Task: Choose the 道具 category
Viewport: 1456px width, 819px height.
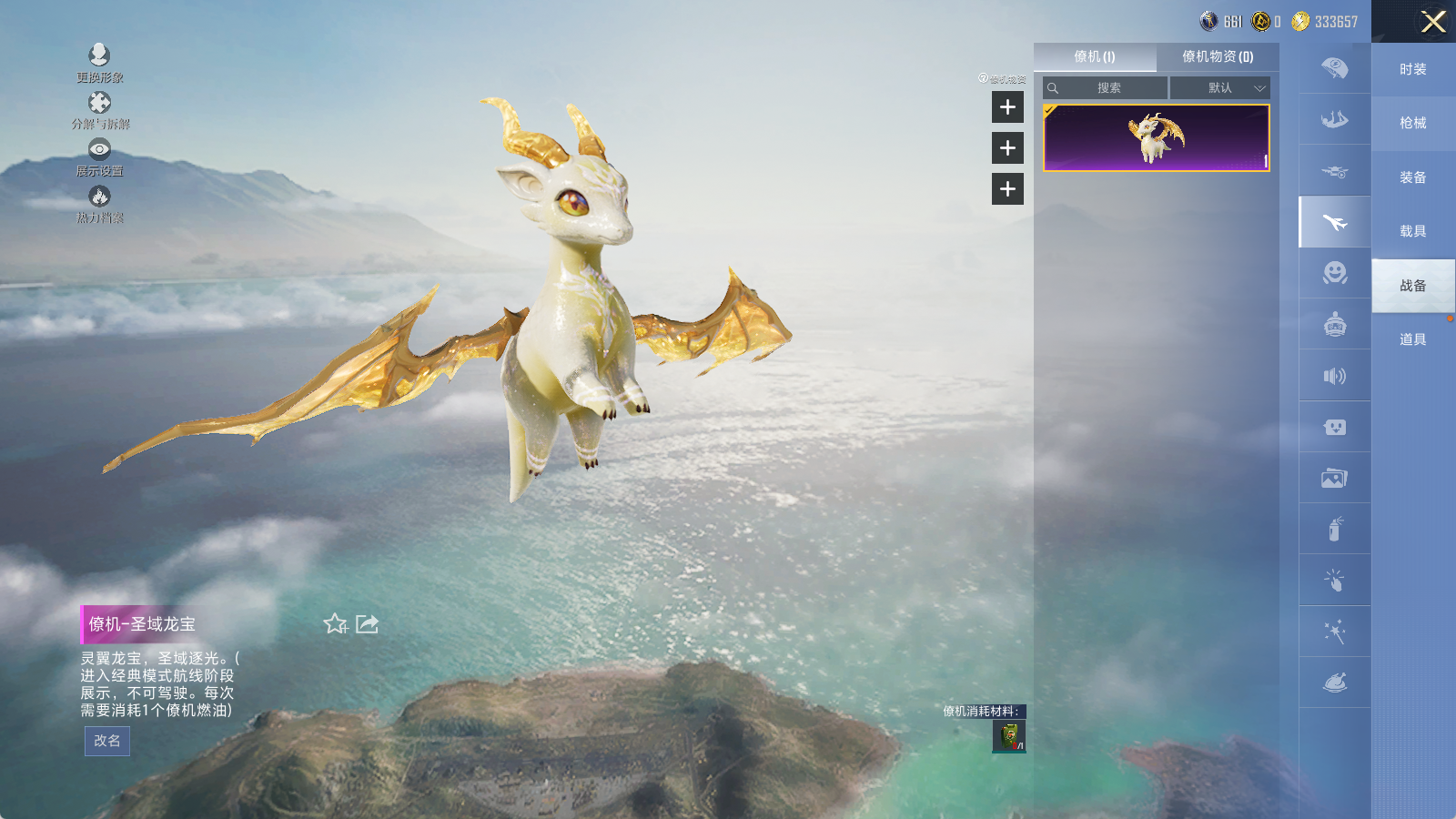Action: [1412, 339]
